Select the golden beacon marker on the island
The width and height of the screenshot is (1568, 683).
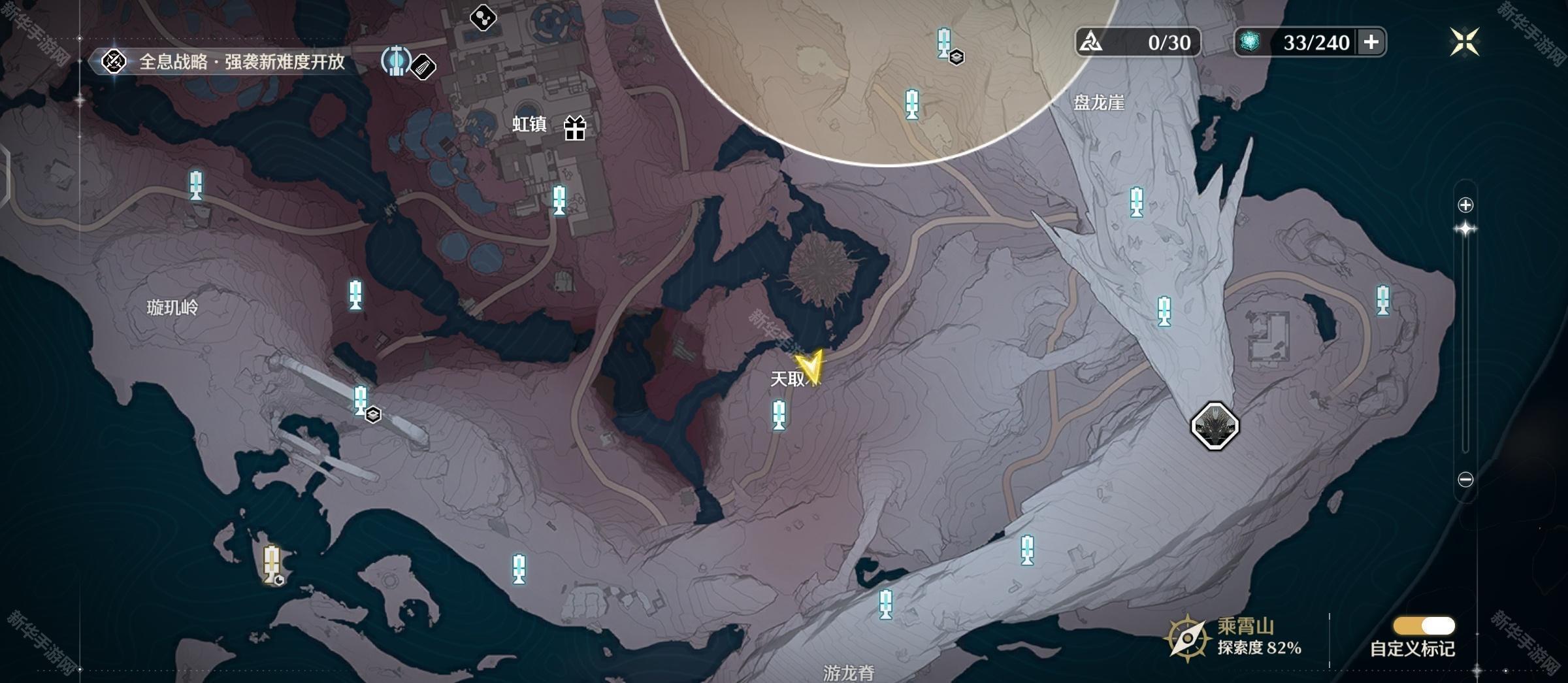[272, 564]
